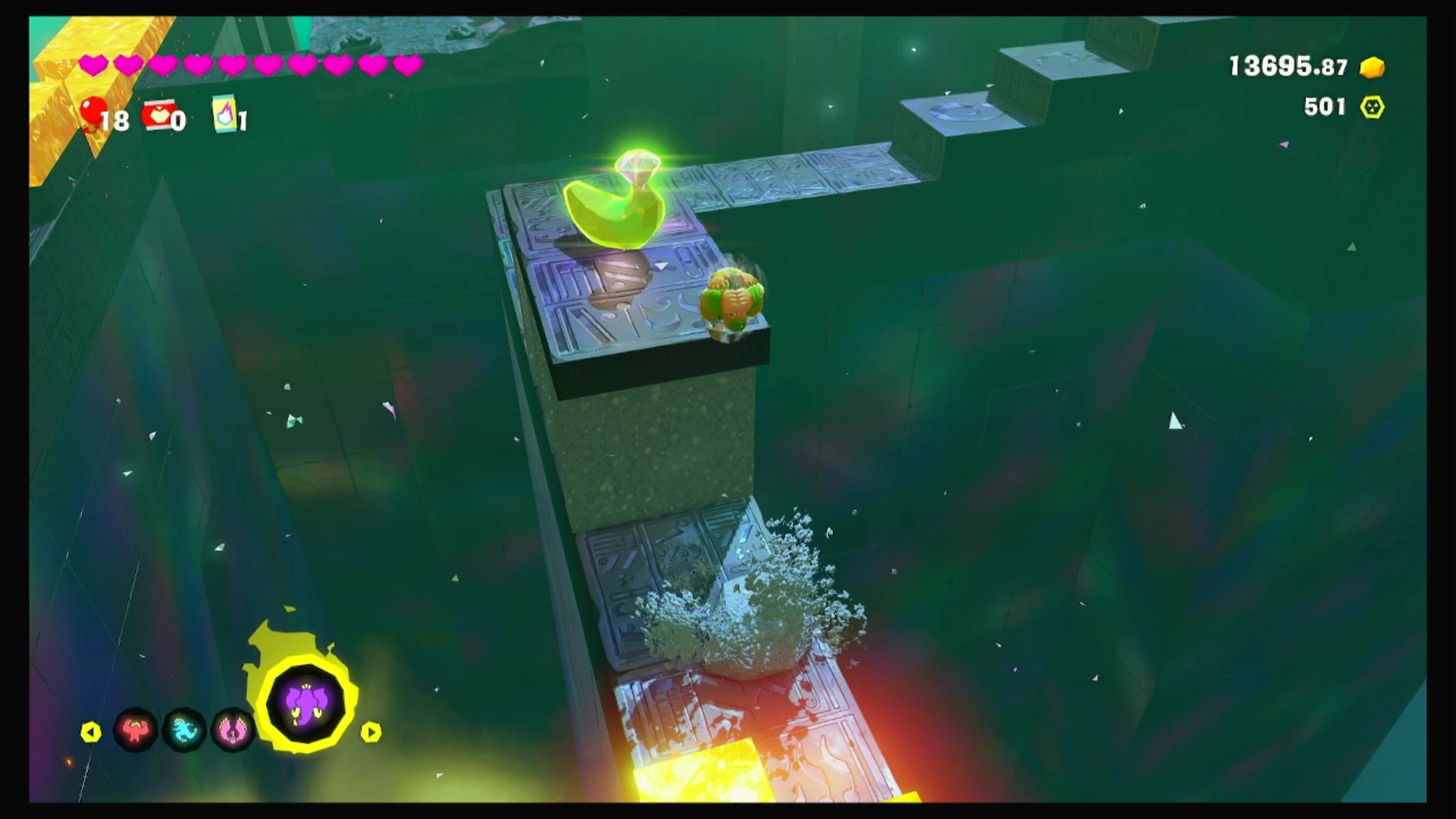
Task: Select the red heart juice can item
Action: pyautogui.click(x=159, y=115)
